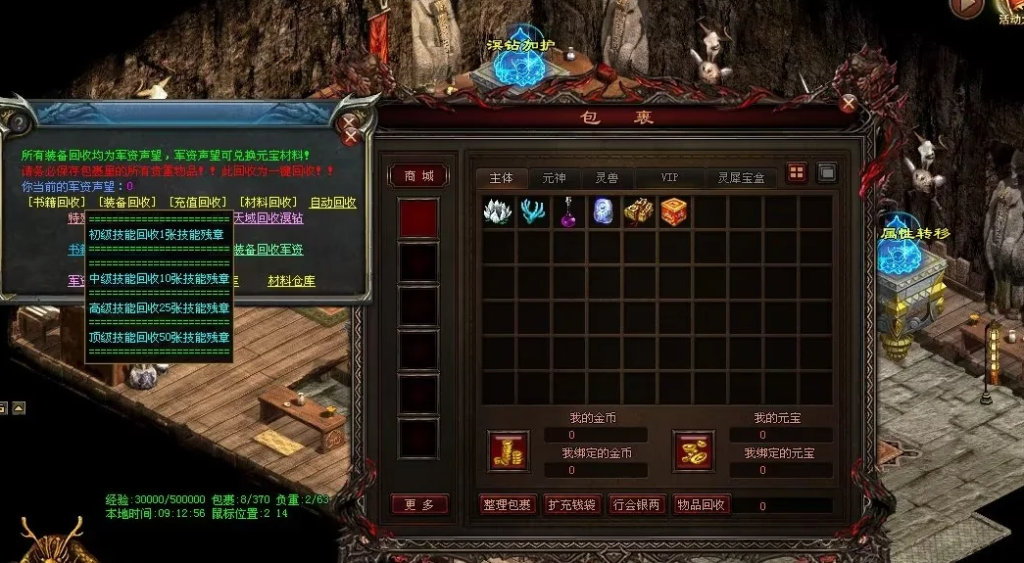The width and height of the screenshot is (1024, 563).
Task: Select the blue coral item
Action: click(x=533, y=211)
